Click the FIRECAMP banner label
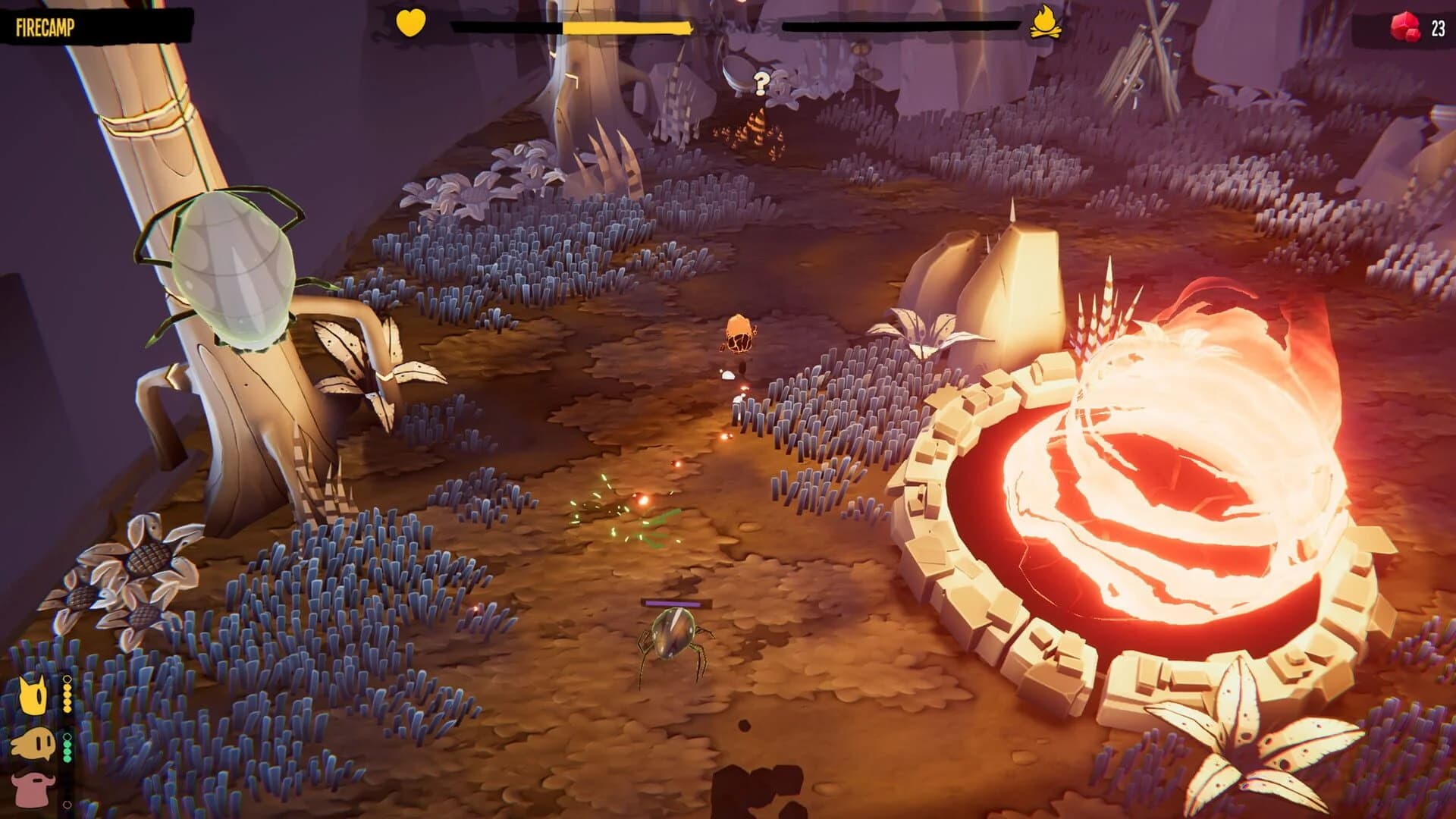Screen dimensions: 1456x819 pos(45,25)
